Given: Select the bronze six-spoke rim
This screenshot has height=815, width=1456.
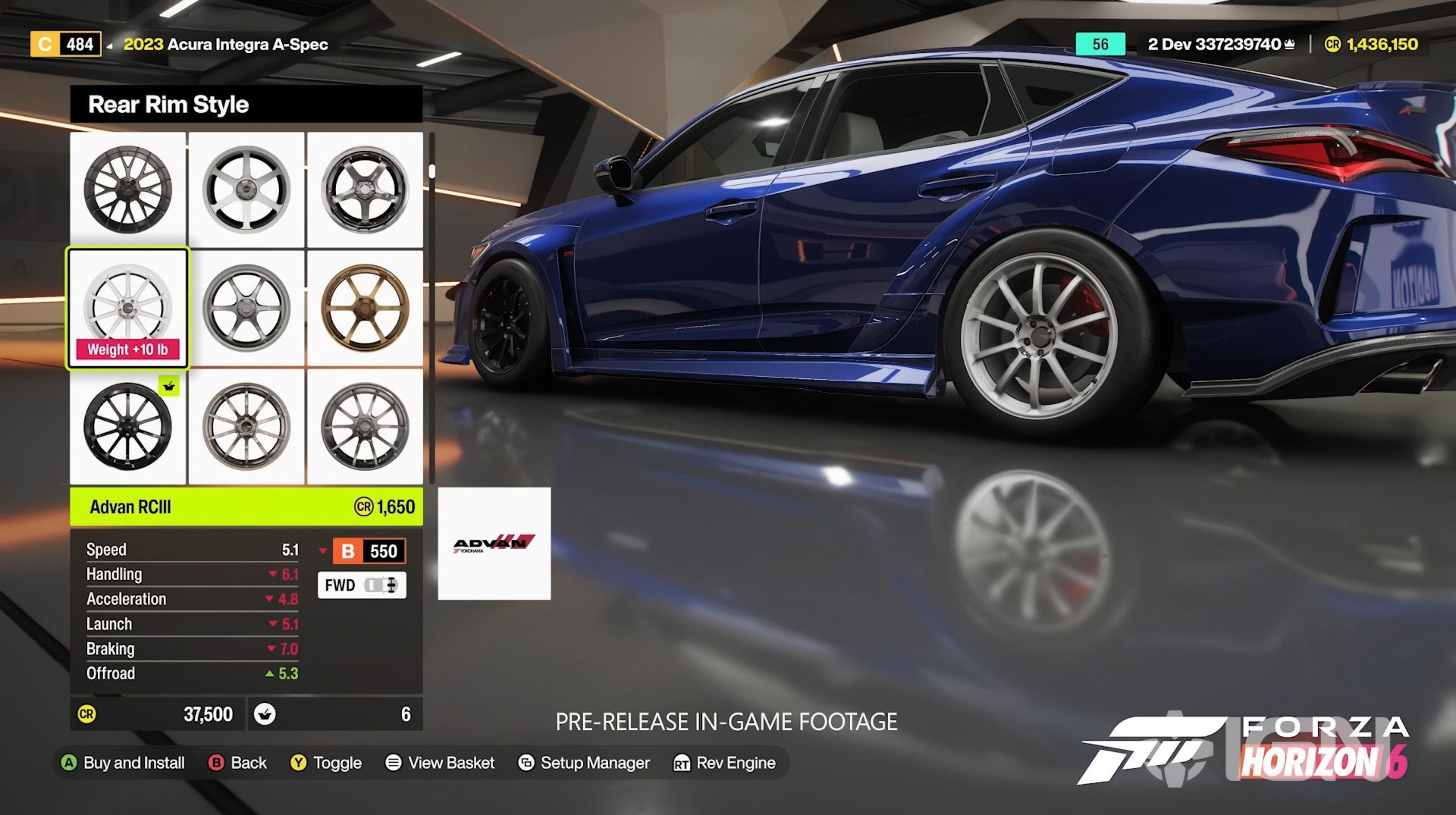Looking at the screenshot, I should pyautogui.click(x=365, y=308).
